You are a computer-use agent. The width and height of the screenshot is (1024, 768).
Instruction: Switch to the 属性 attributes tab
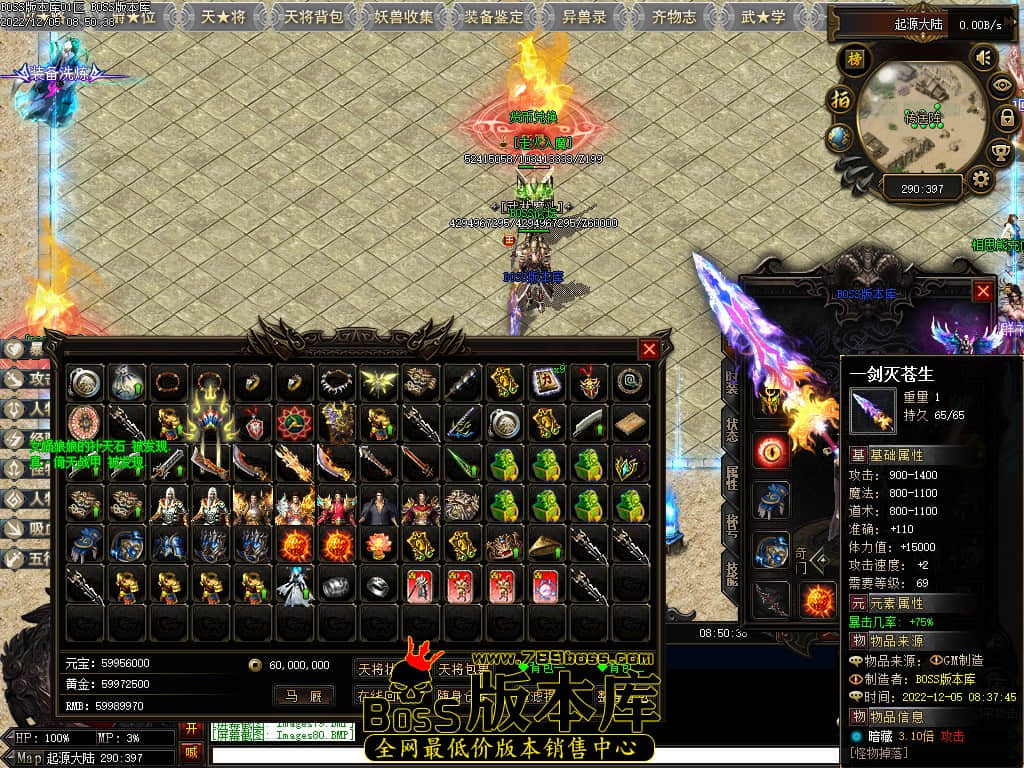click(x=732, y=478)
